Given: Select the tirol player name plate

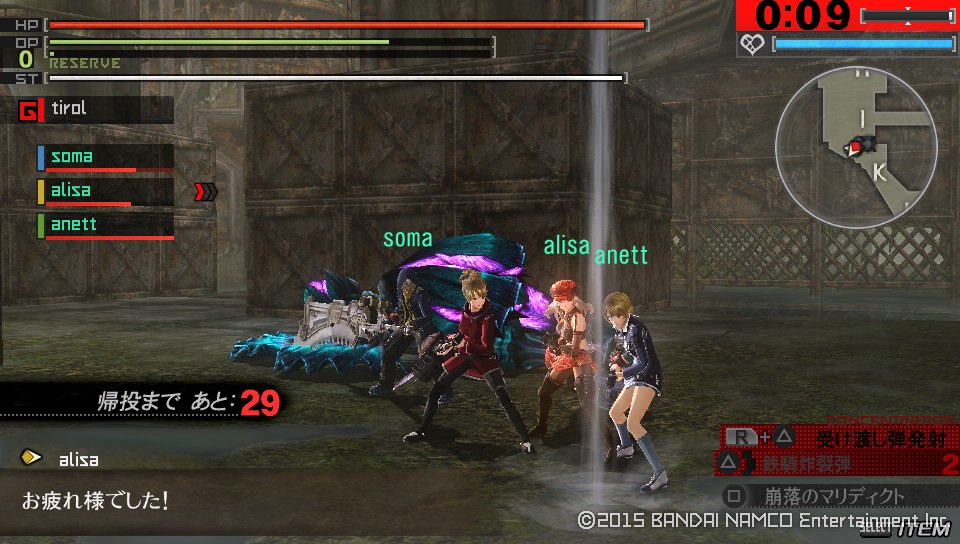Looking at the screenshot, I should pos(95,109).
